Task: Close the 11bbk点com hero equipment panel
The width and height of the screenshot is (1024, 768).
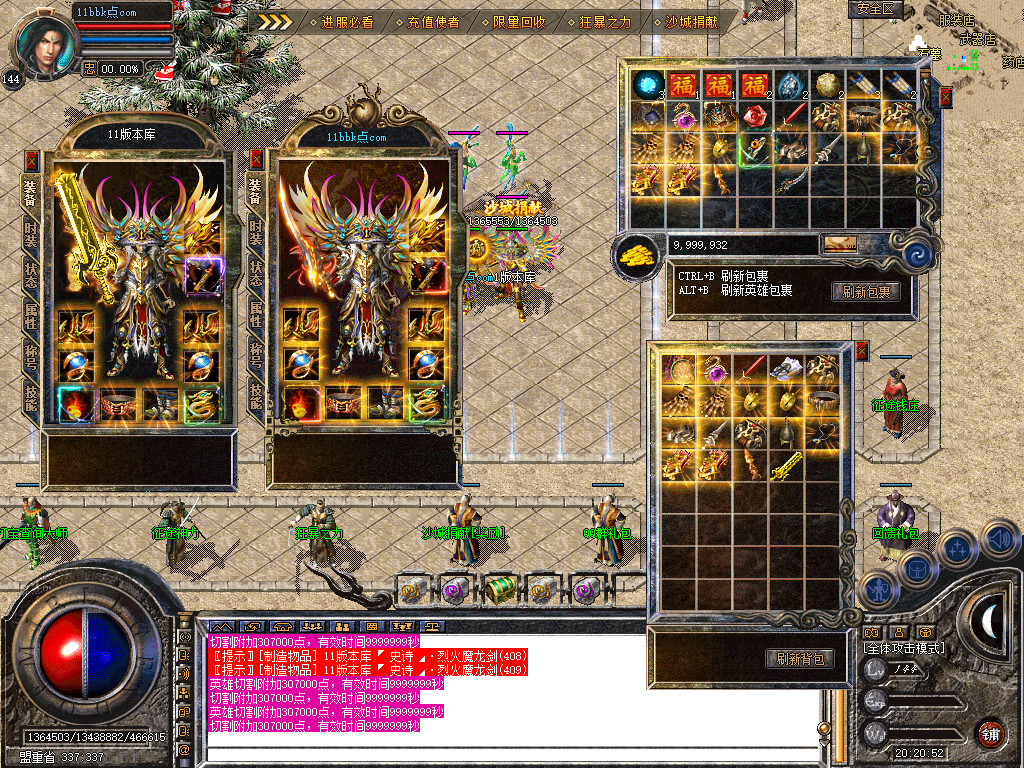Action: pyautogui.click(x=255, y=160)
